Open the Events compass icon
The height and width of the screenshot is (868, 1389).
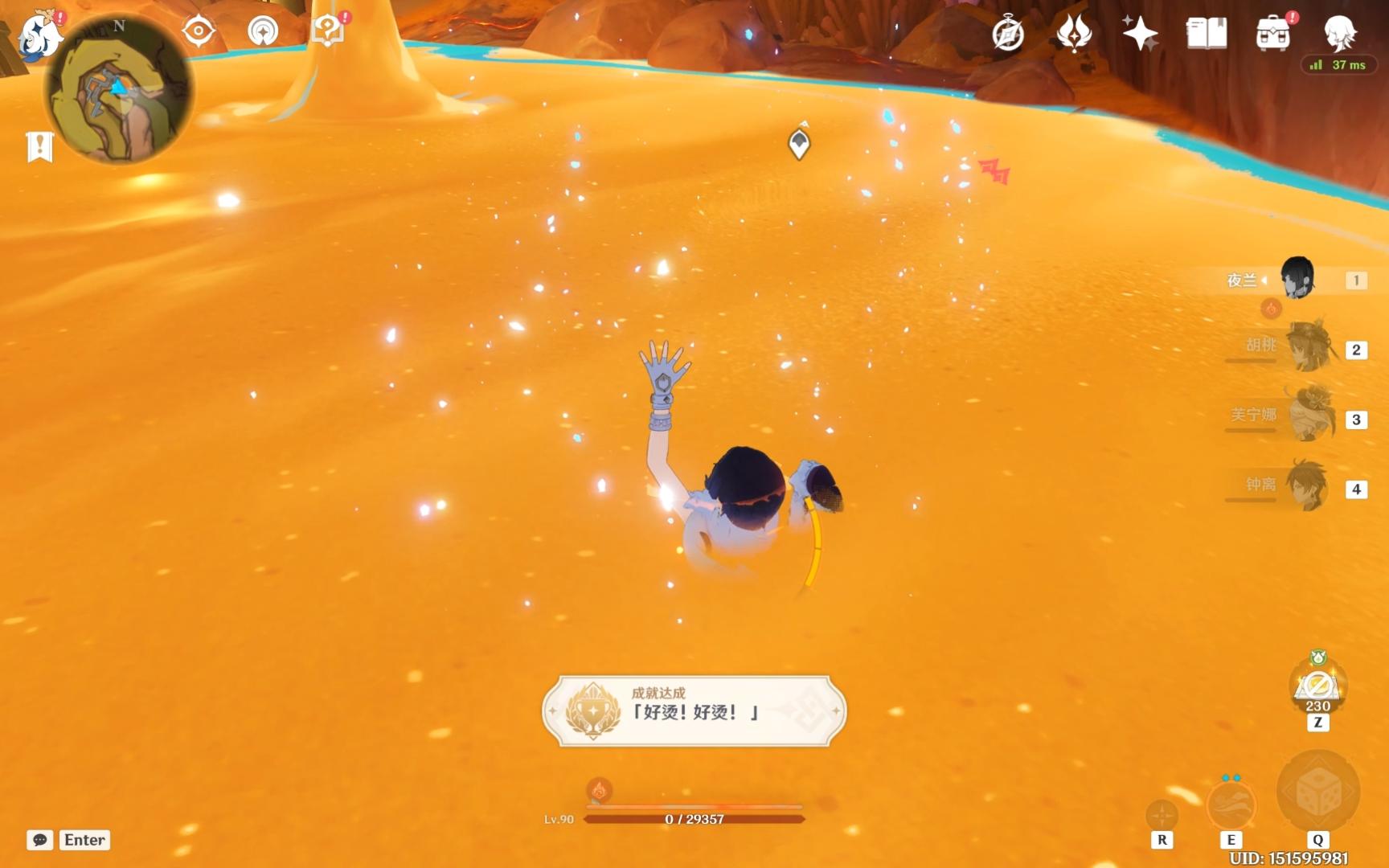click(x=1008, y=35)
